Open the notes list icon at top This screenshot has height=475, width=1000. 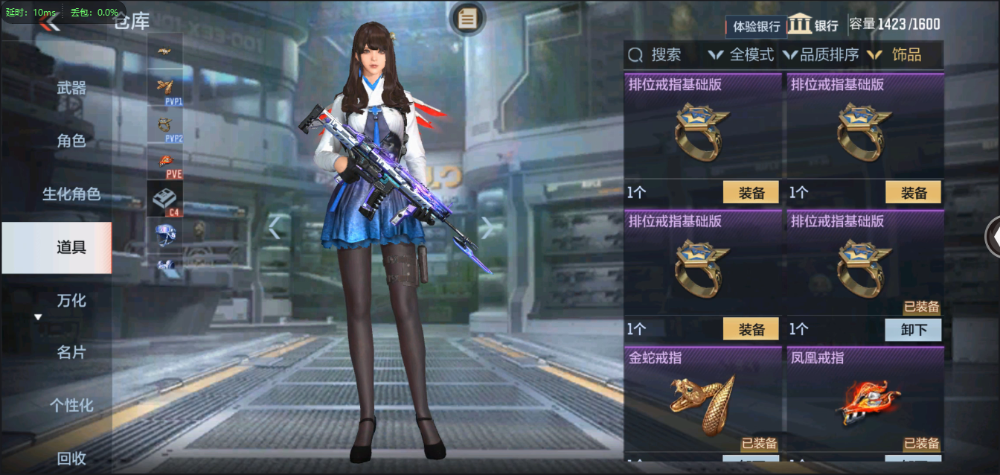467,17
